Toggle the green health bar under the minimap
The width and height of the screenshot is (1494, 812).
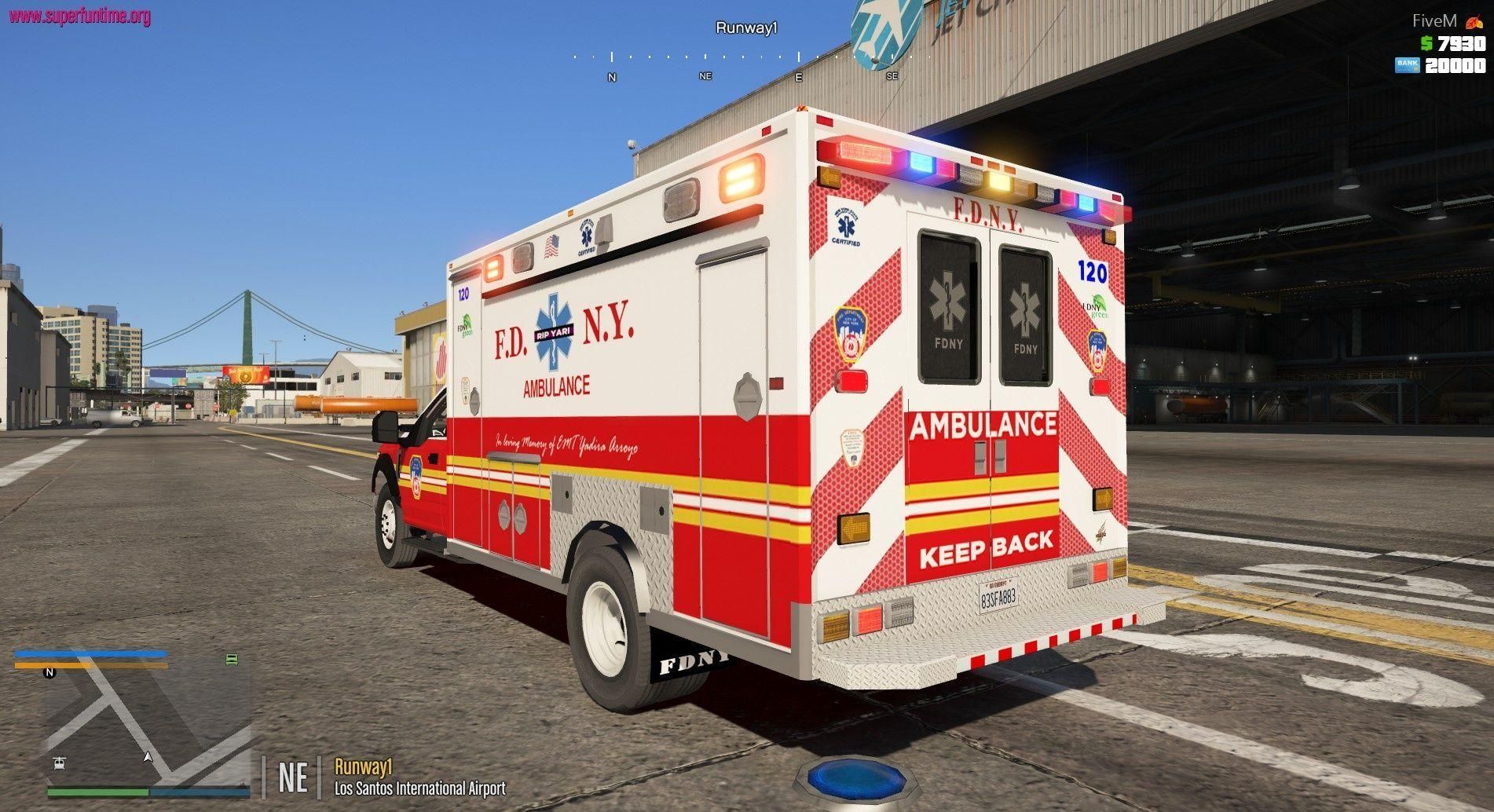(x=96, y=792)
